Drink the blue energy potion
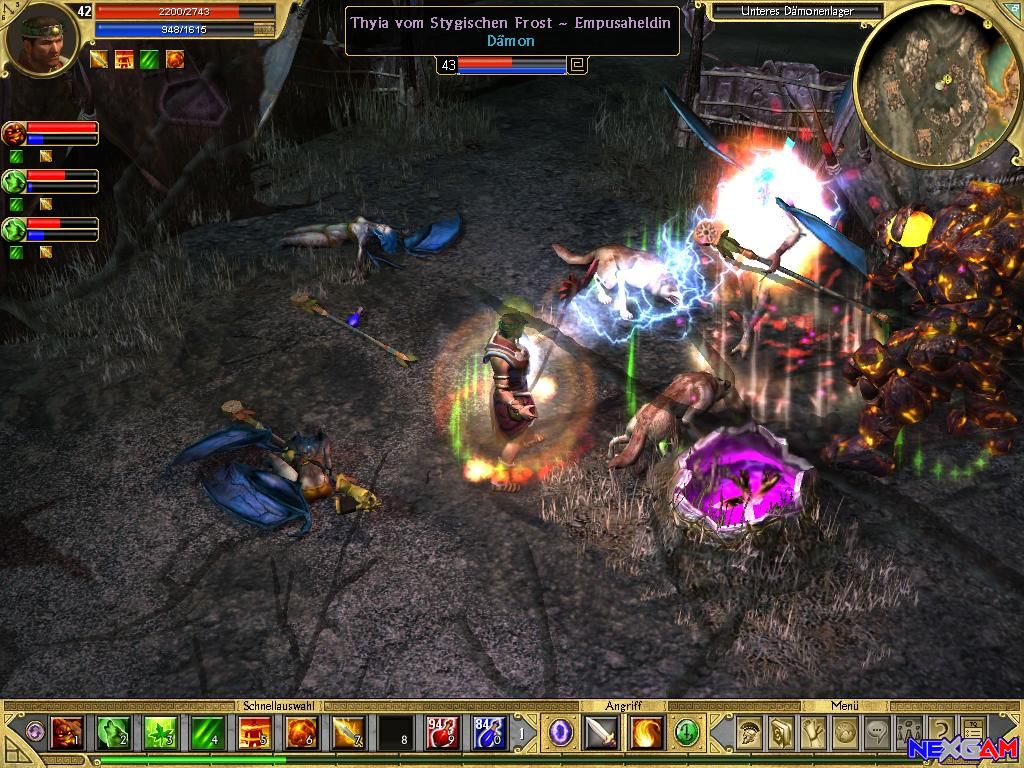The height and width of the screenshot is (768, 1024). tap(489, 734)
